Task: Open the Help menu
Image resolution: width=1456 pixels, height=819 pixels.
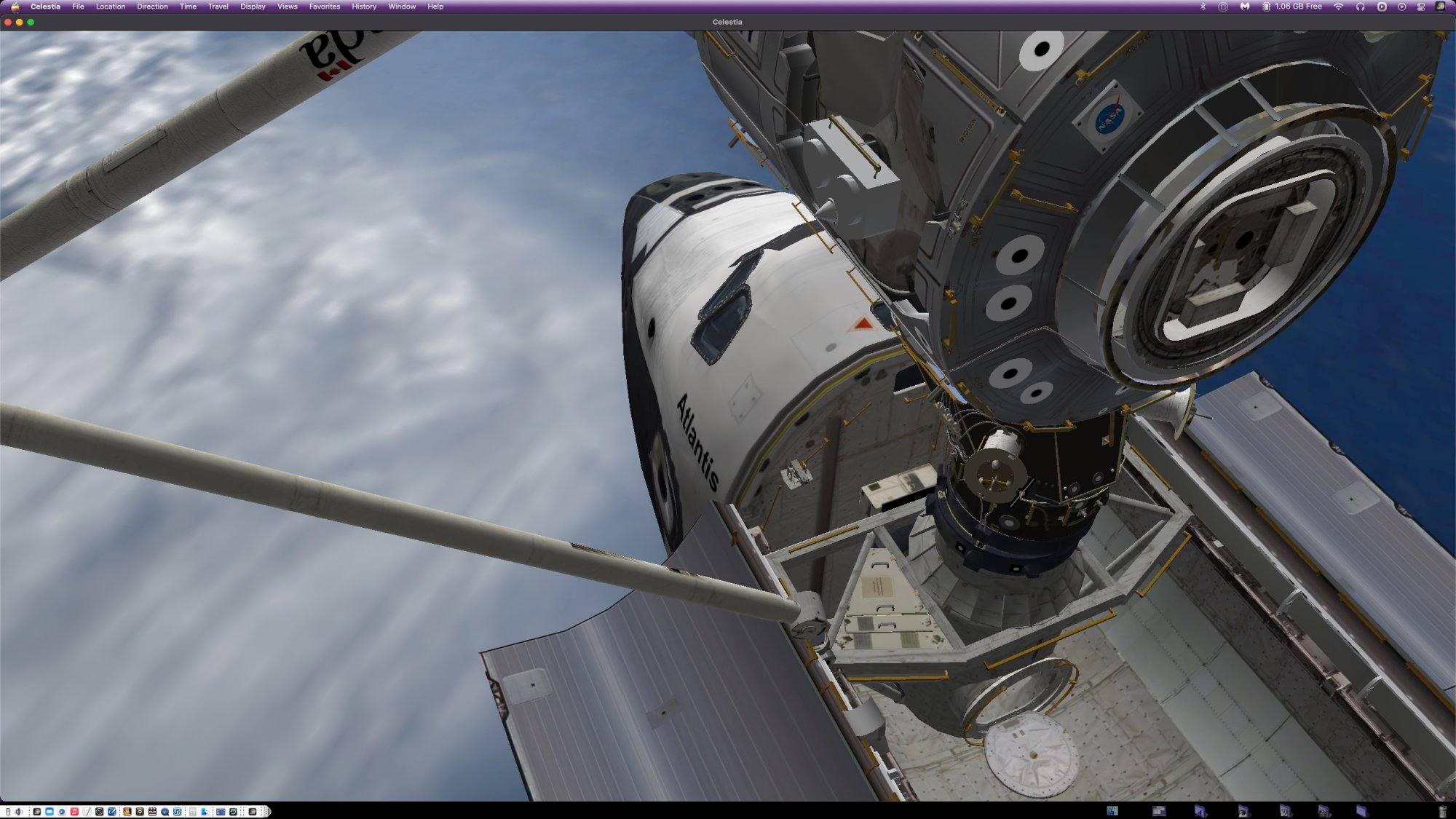Action: tap(435, 7)
